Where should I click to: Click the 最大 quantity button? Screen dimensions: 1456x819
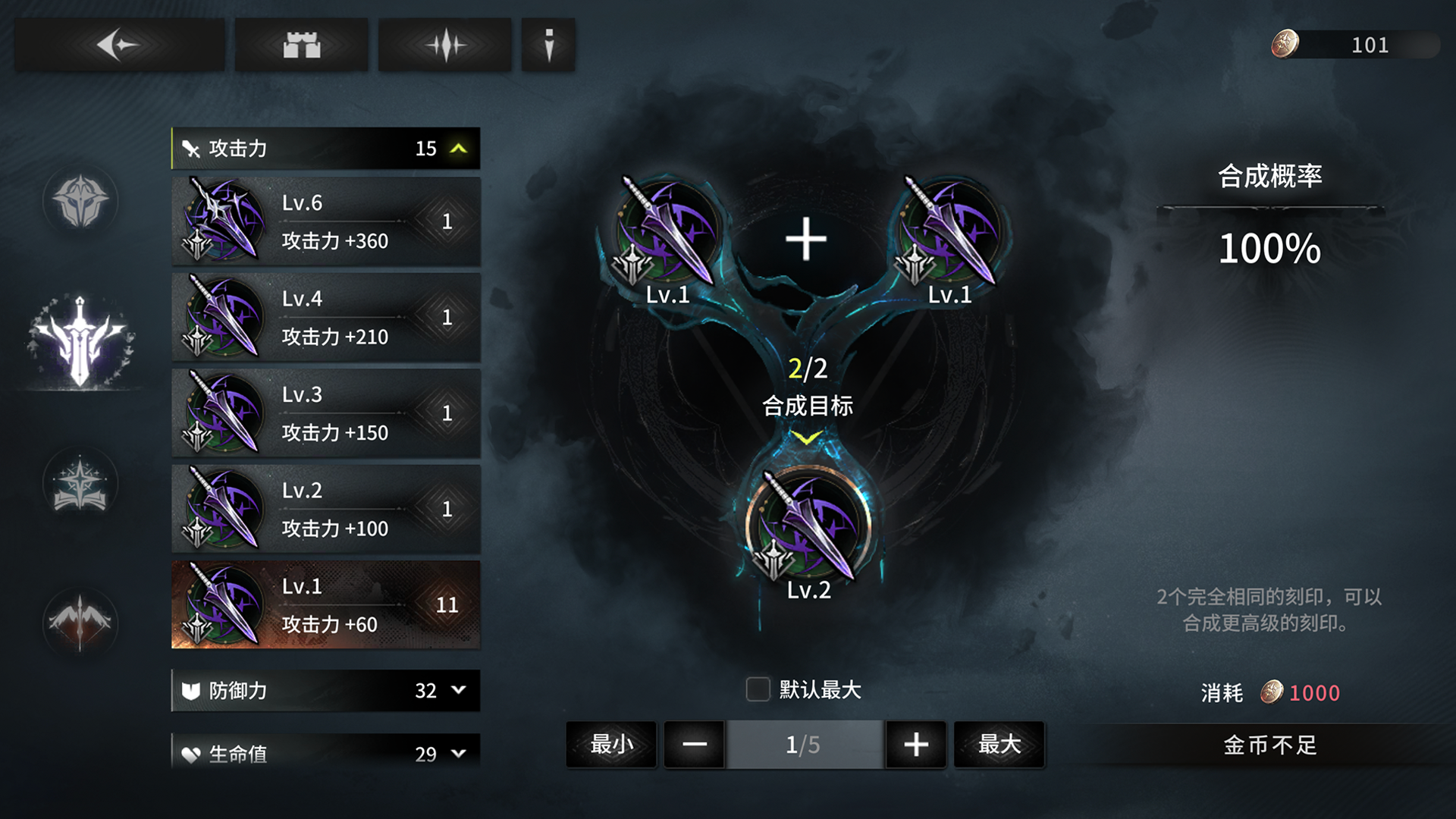pos(999,744)
